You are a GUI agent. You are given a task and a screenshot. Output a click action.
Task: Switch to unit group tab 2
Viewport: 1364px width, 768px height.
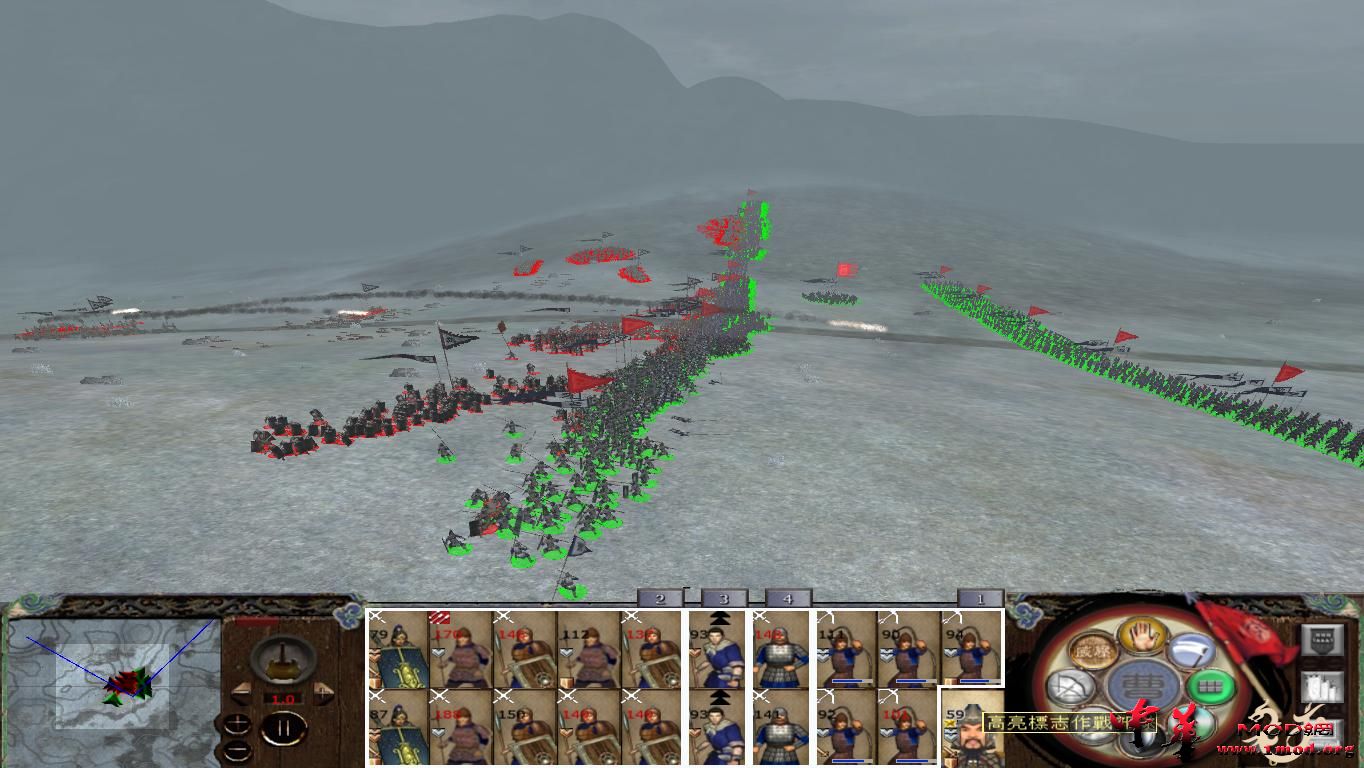(660, 598)
